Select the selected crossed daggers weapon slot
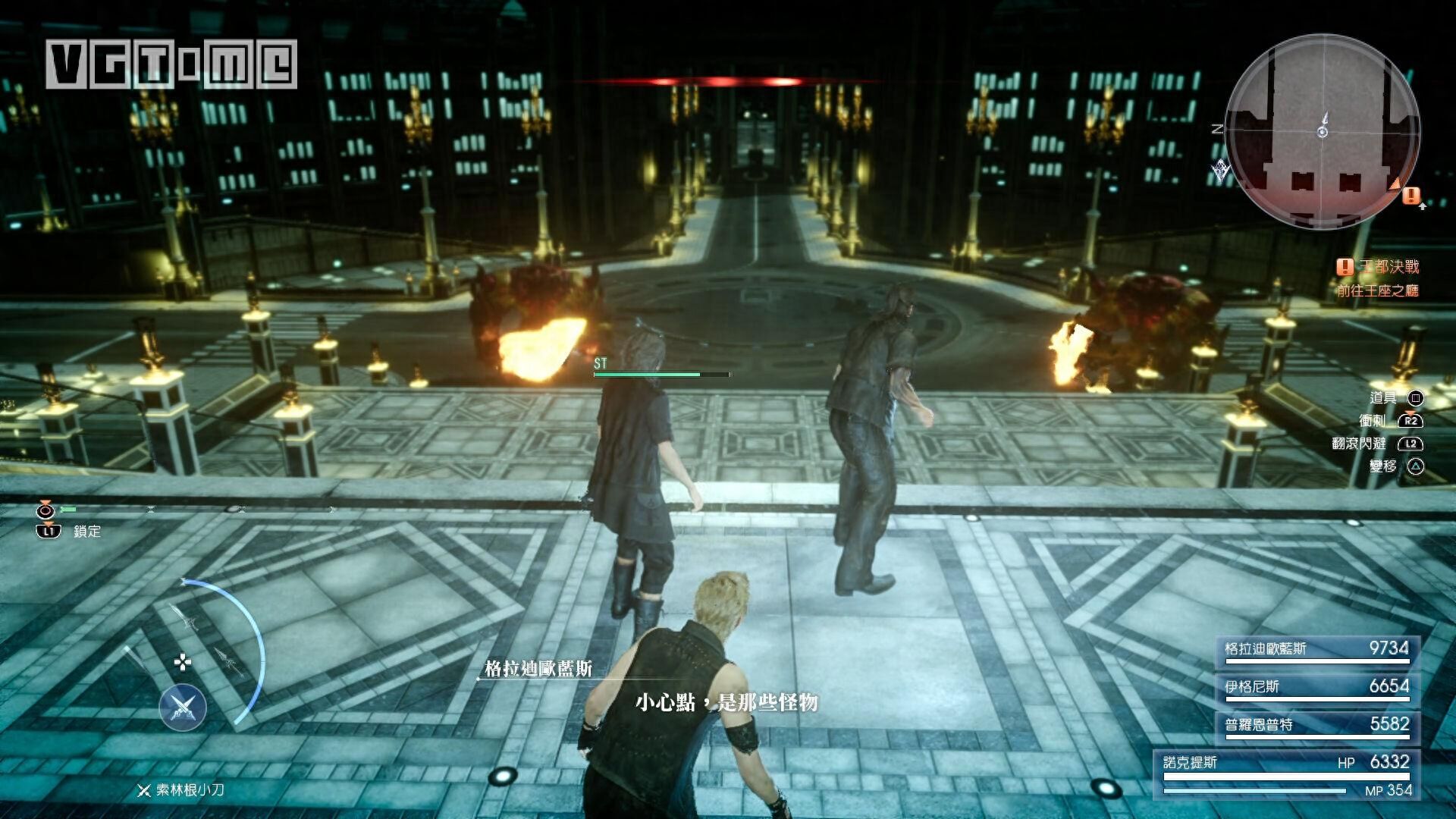Image resolution: width=1456 pixels, height=819 pixels. coord(183,708)
